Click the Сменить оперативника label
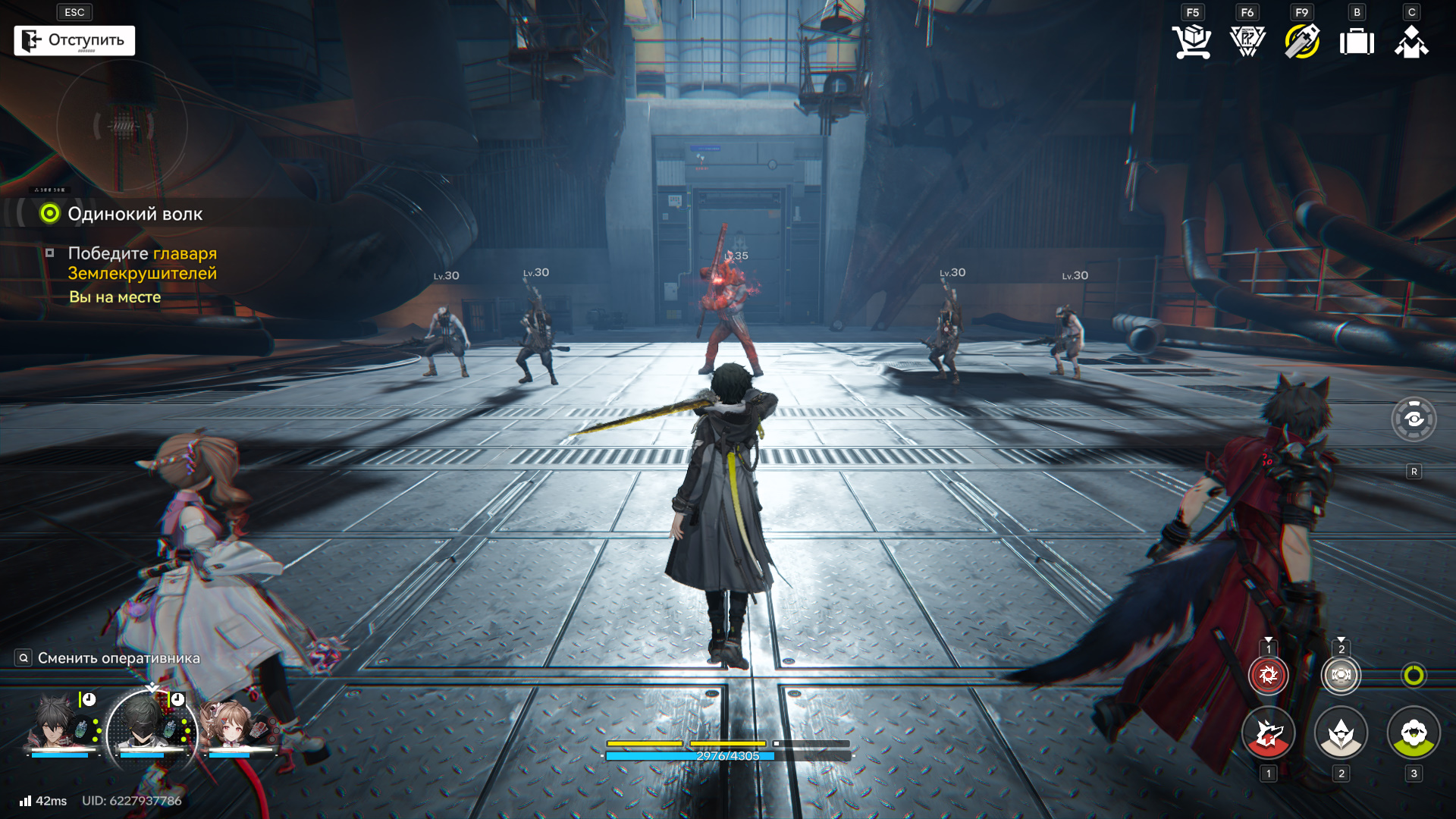Screen dimensions: 1456x819 [118, 658]
